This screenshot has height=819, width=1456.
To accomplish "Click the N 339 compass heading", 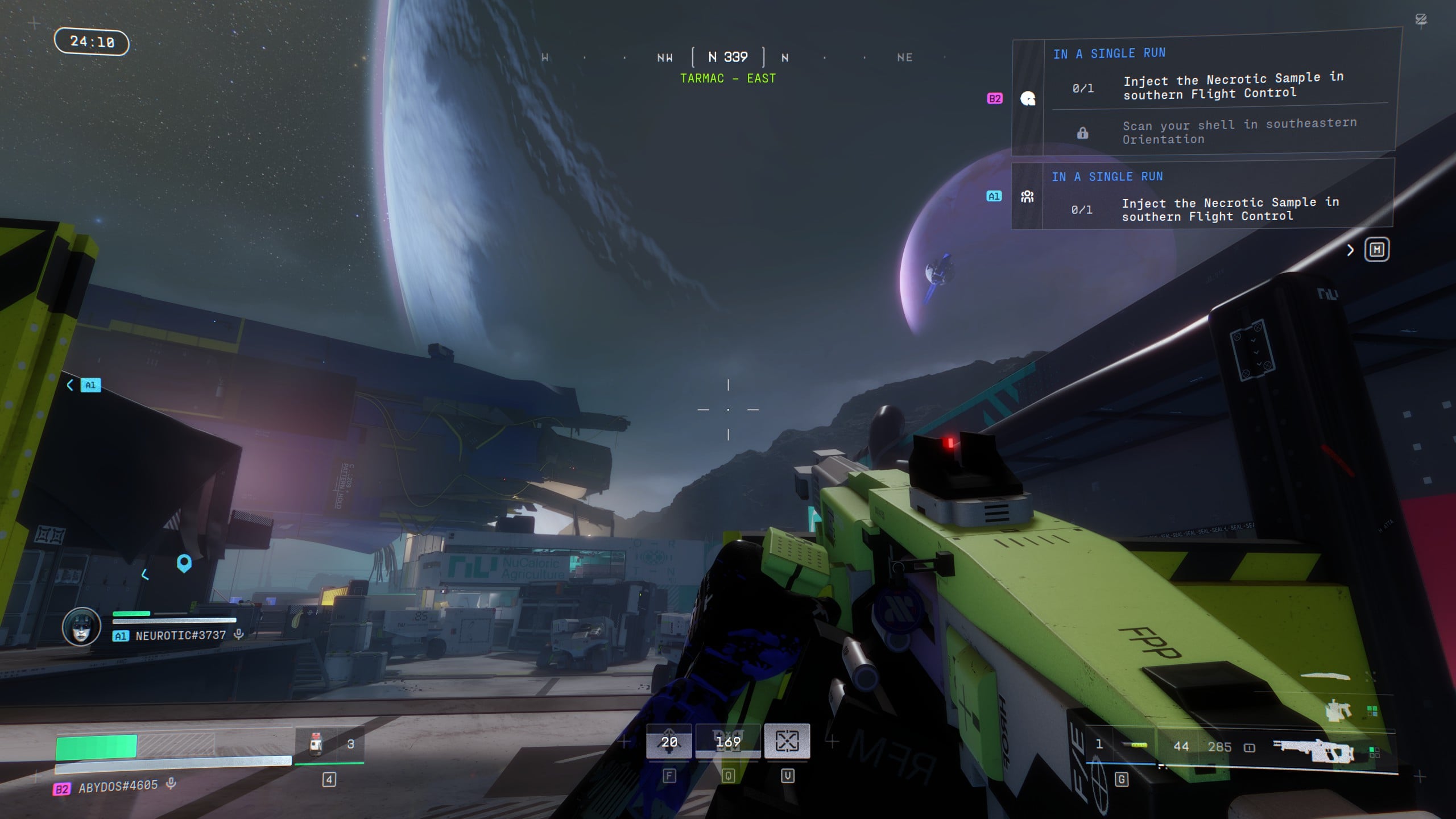I will (728, 57).
